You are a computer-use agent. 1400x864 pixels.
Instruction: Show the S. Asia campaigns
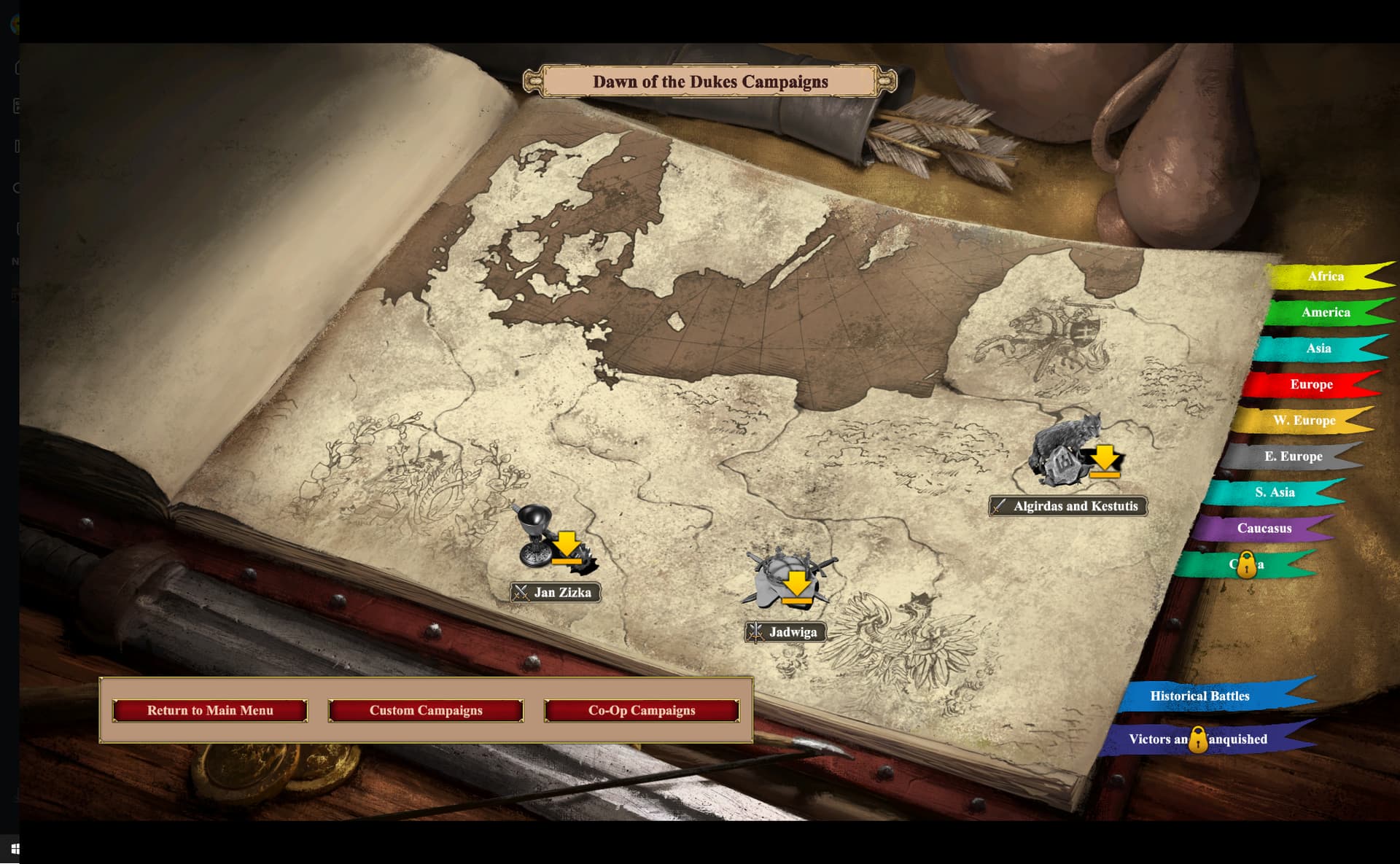(x=1274, y=492)
